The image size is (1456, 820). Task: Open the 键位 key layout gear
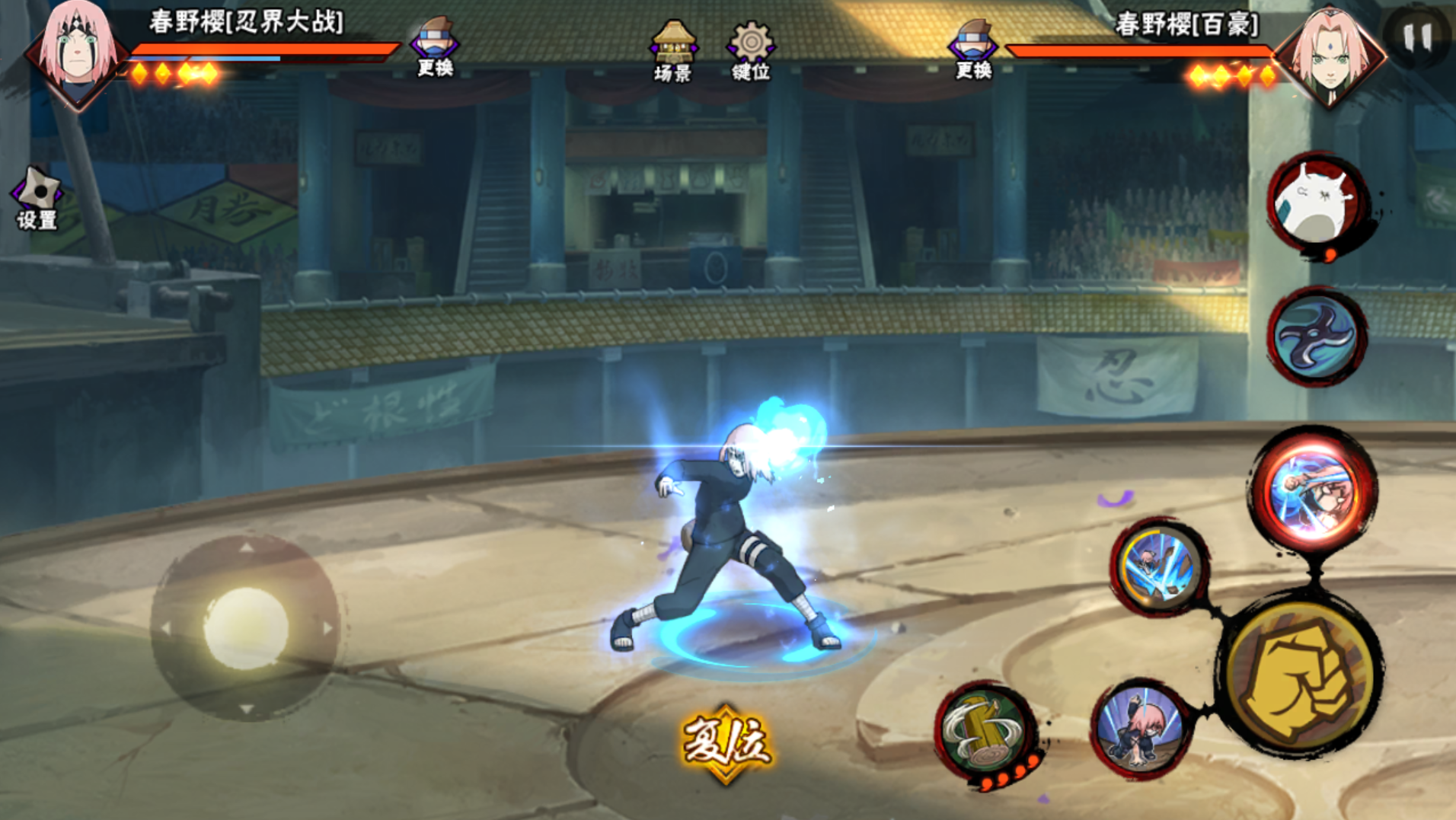pyautogui.click(x=751, y=50)
